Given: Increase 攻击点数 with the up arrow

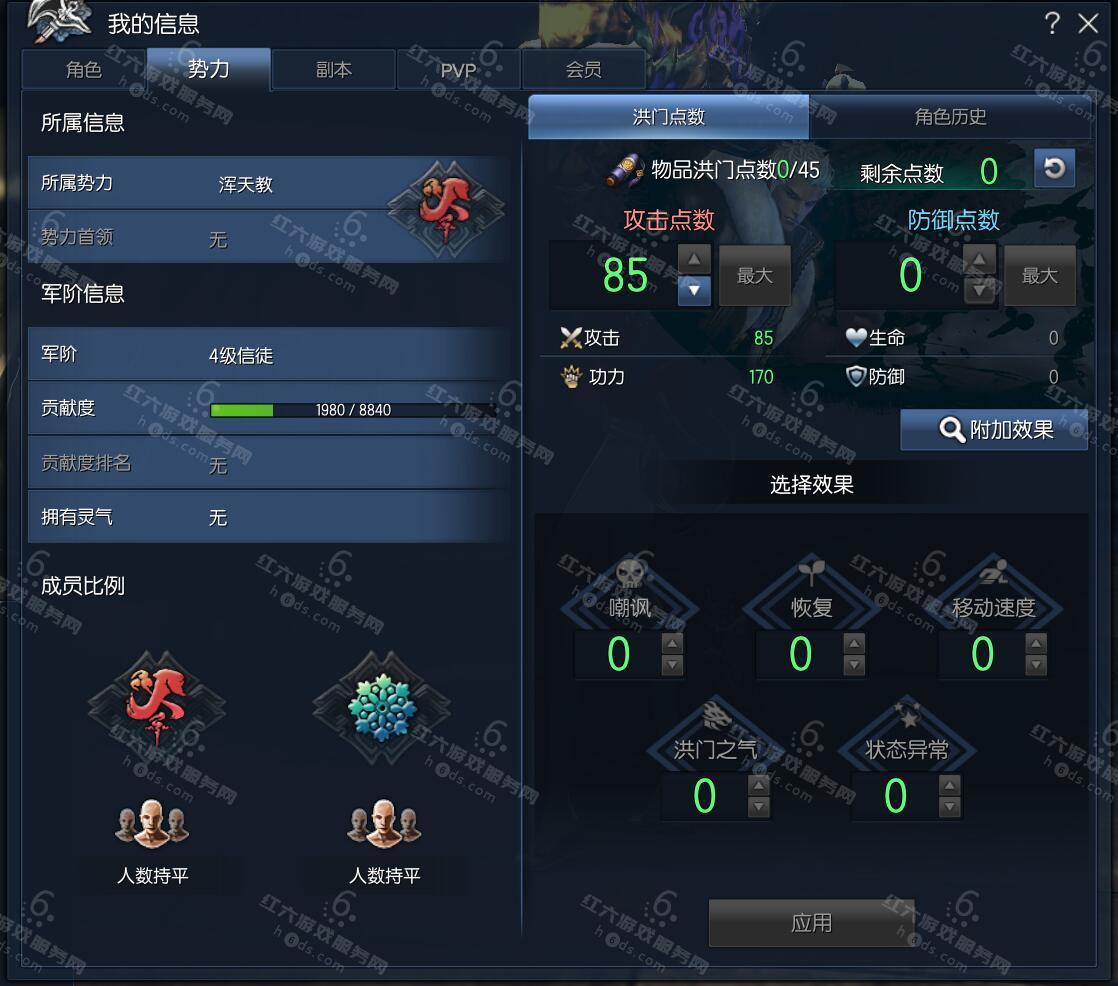Looking at the screenshot, I should pos(694,259).
